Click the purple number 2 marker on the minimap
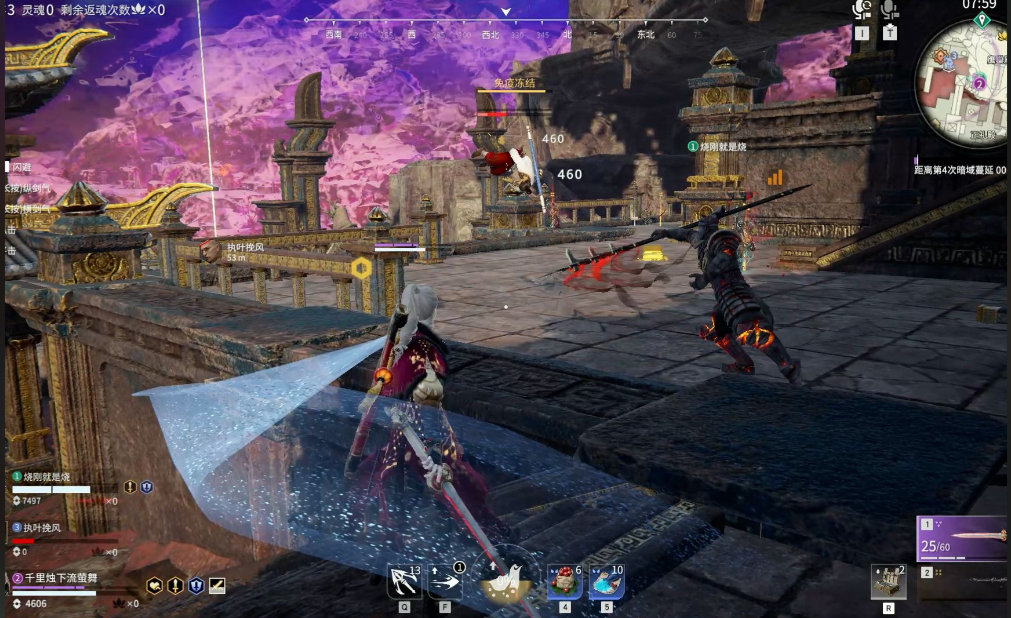Image resolution: width=1011 pixels, height=618 pixels. tap(979, 83)
